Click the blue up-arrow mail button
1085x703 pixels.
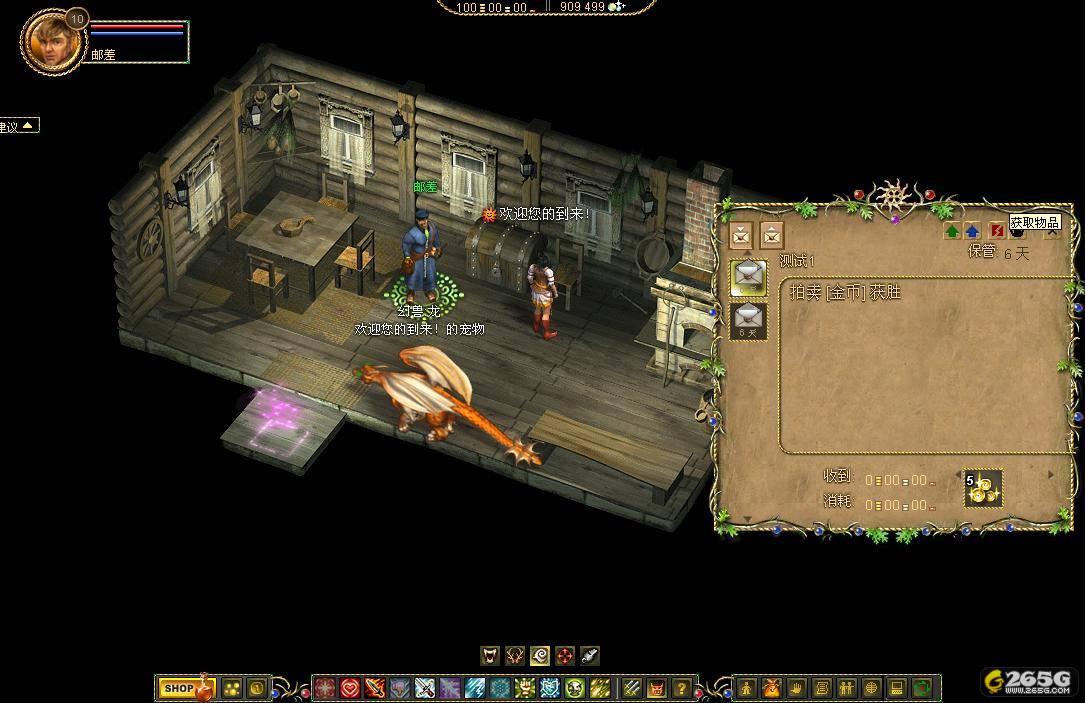pos(973,231)
